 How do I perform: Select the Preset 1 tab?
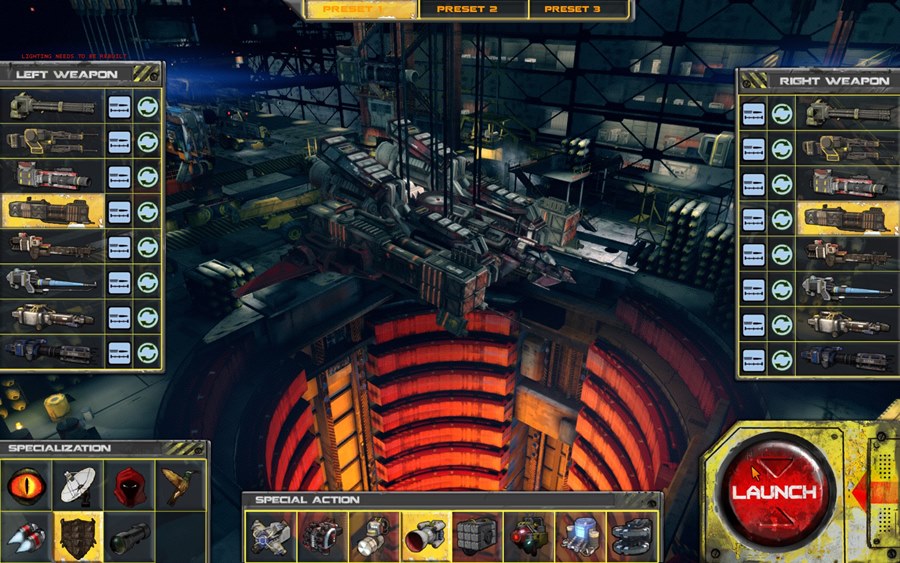click(x=361, y=9)
